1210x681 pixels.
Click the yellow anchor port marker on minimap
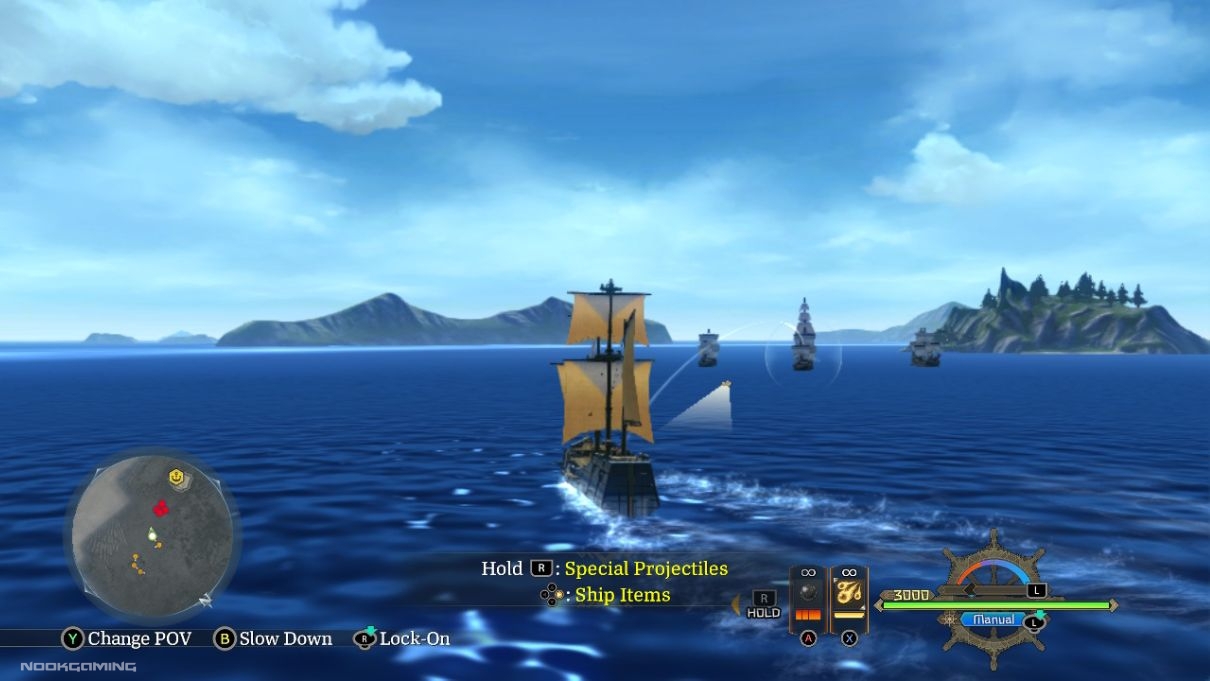tap(177, 479)
